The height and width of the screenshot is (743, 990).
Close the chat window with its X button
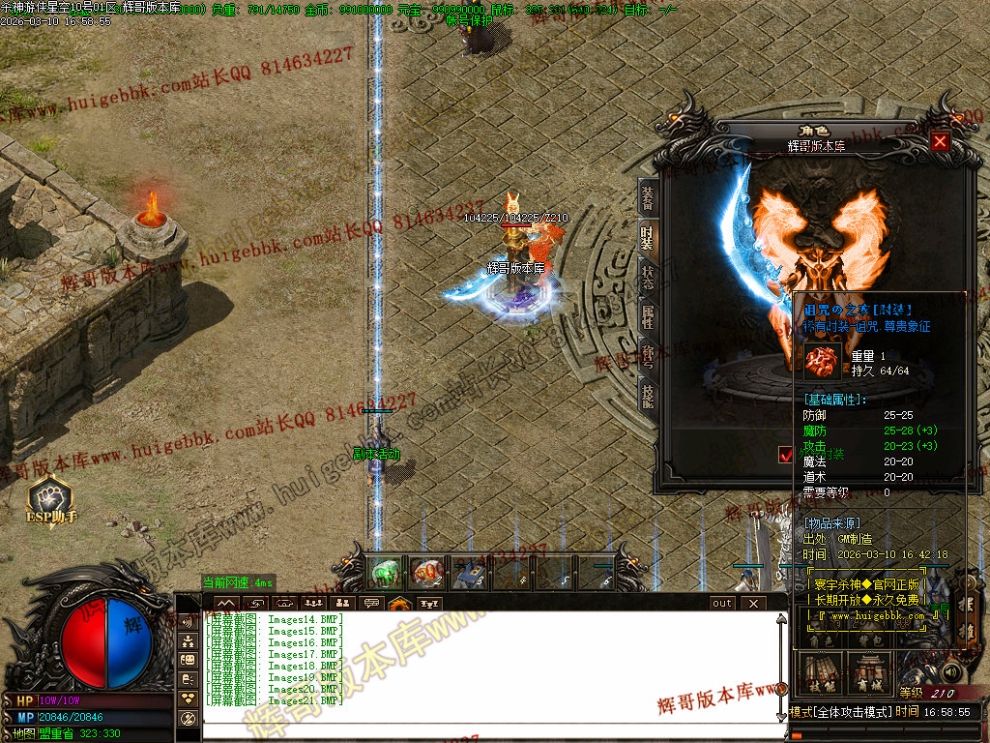tap(752, 604)
